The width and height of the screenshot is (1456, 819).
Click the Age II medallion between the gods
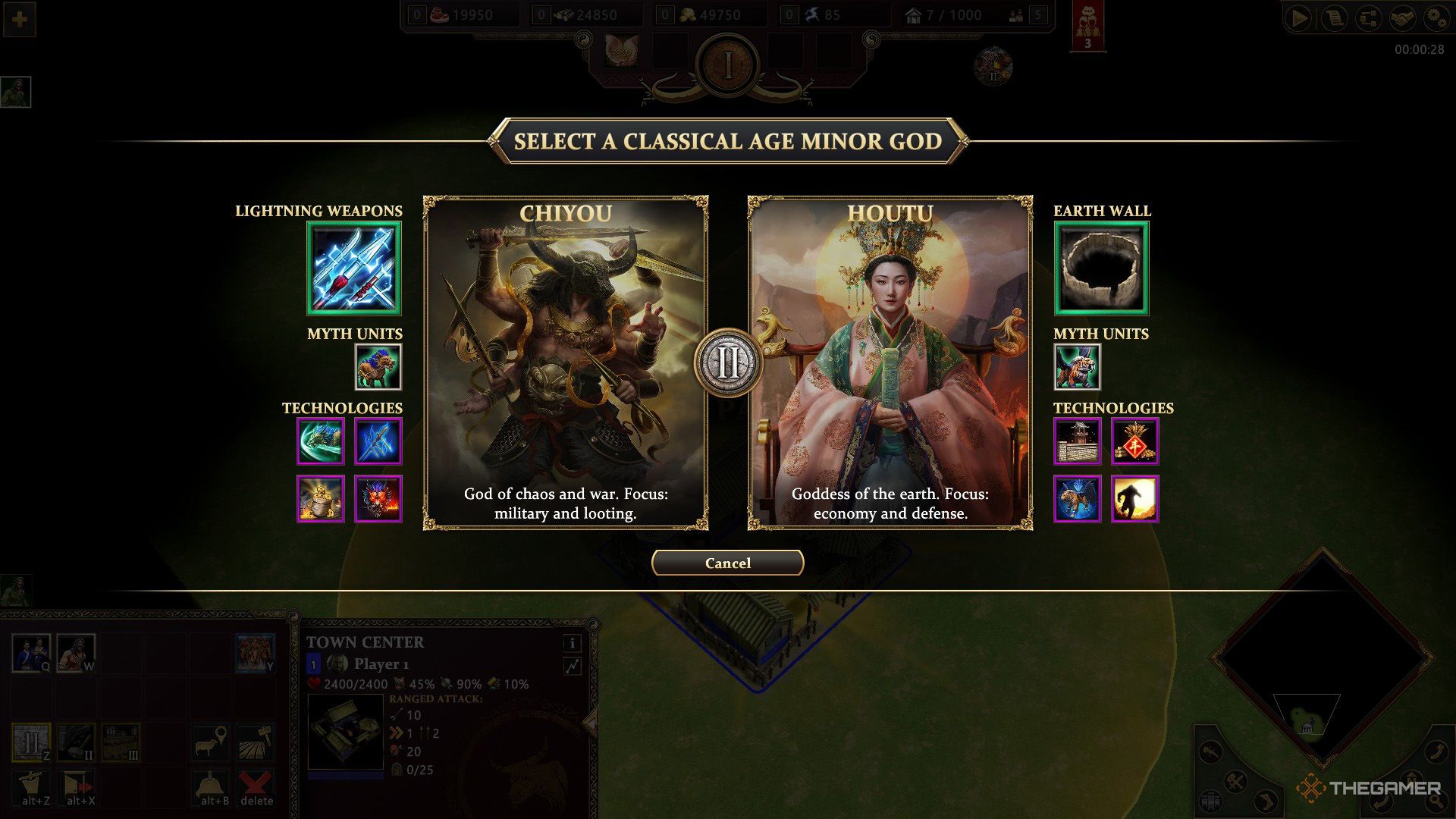point(727,365)
